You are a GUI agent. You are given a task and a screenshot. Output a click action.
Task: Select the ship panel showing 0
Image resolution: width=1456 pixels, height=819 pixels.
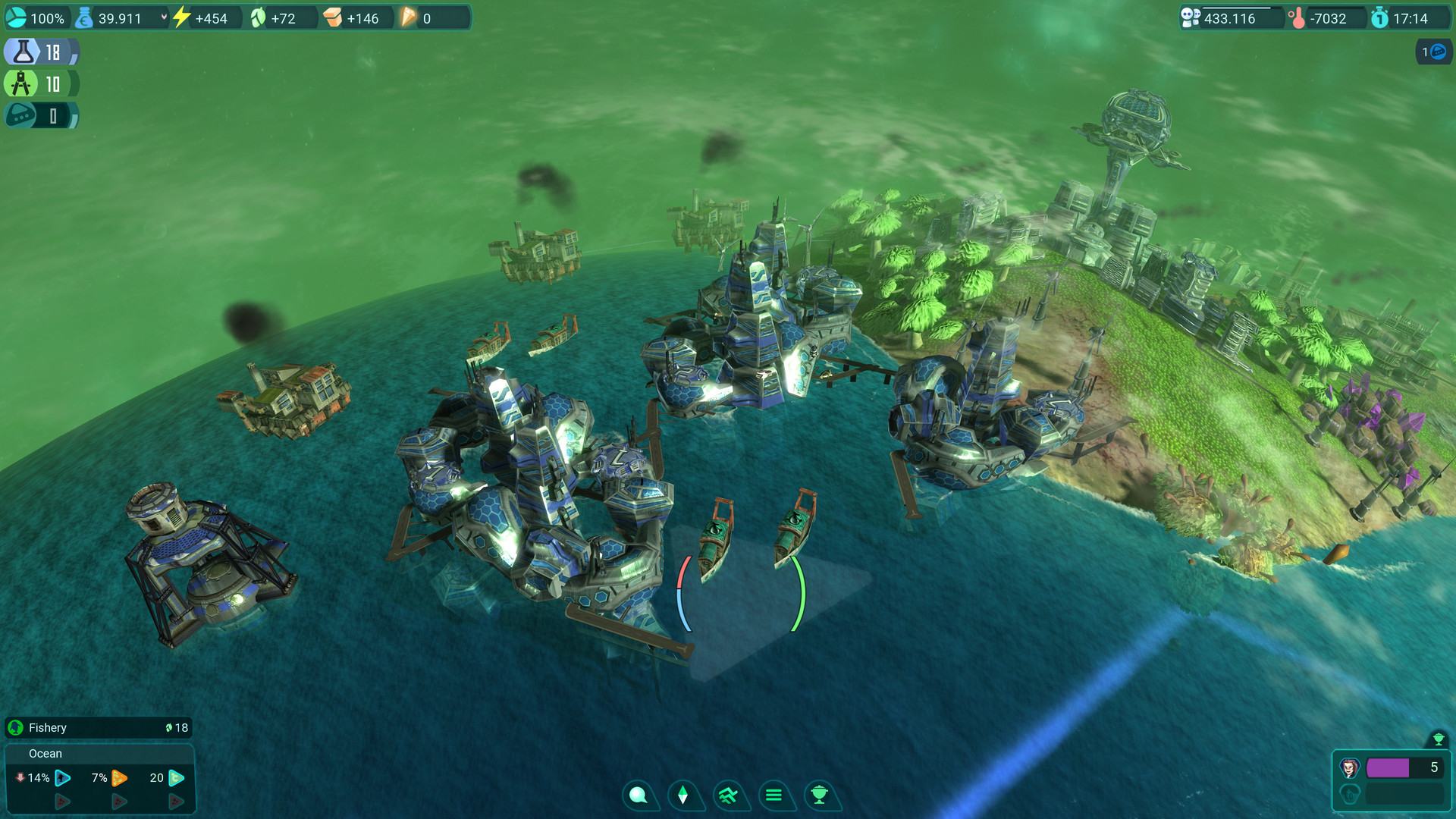click(42, 115)
